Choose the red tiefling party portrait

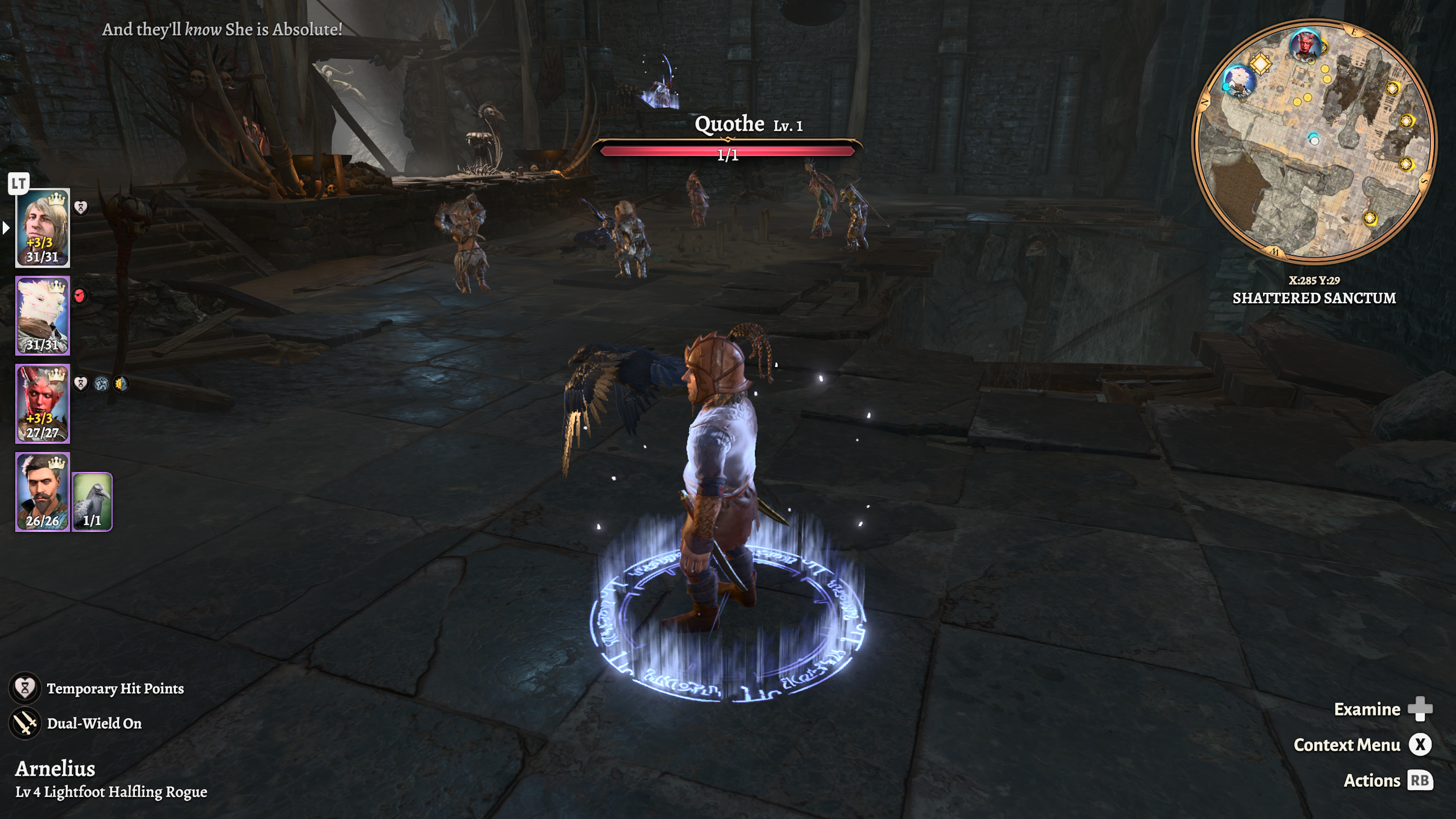tap(42, 403)
